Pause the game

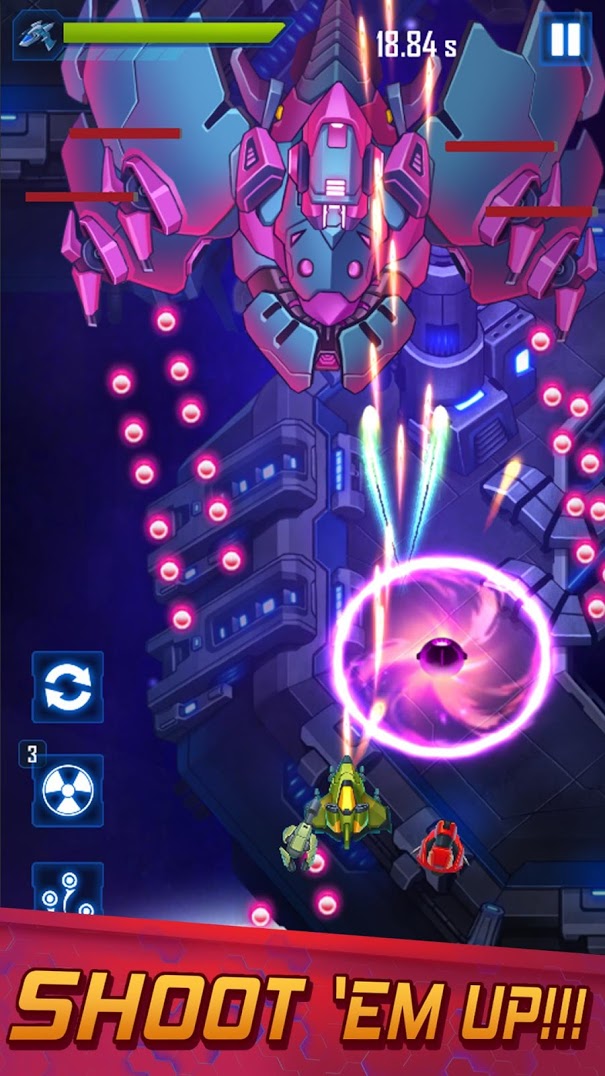(x=565, y=40)
